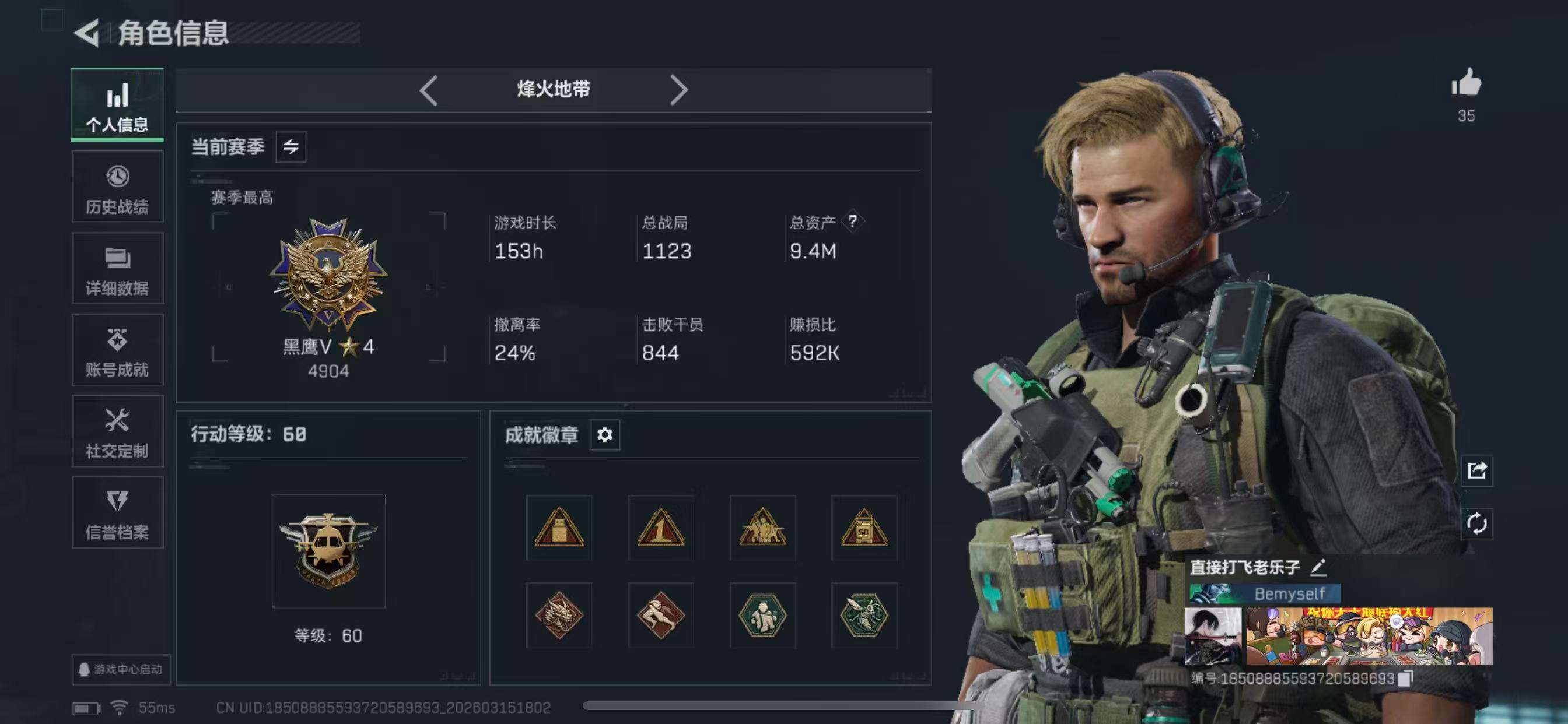Browse previous mode with left chevron

(x=429, y=89)
